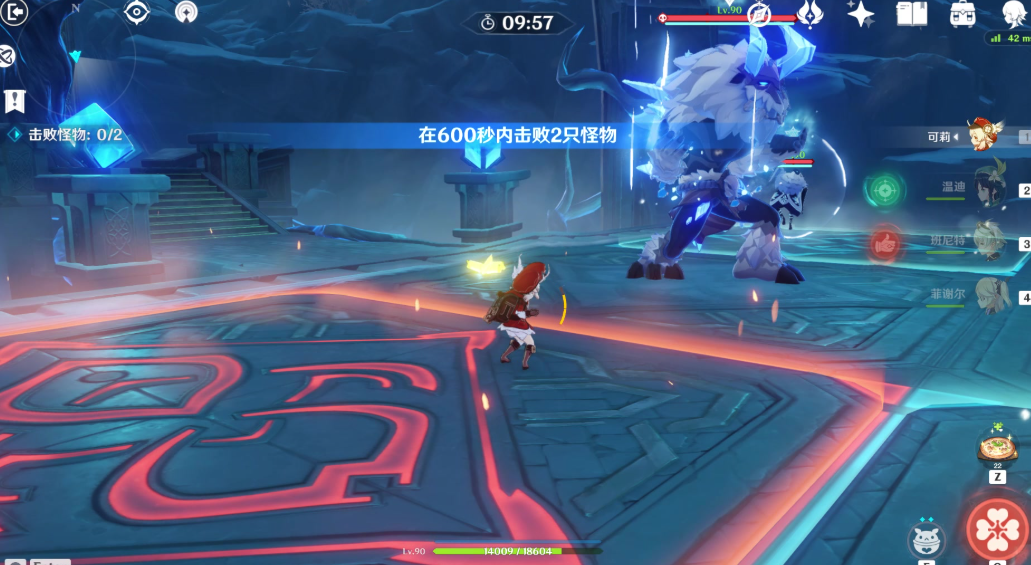Open the four-pointed star wish menu
1031x565 pixels.
(x=860, y=13)
